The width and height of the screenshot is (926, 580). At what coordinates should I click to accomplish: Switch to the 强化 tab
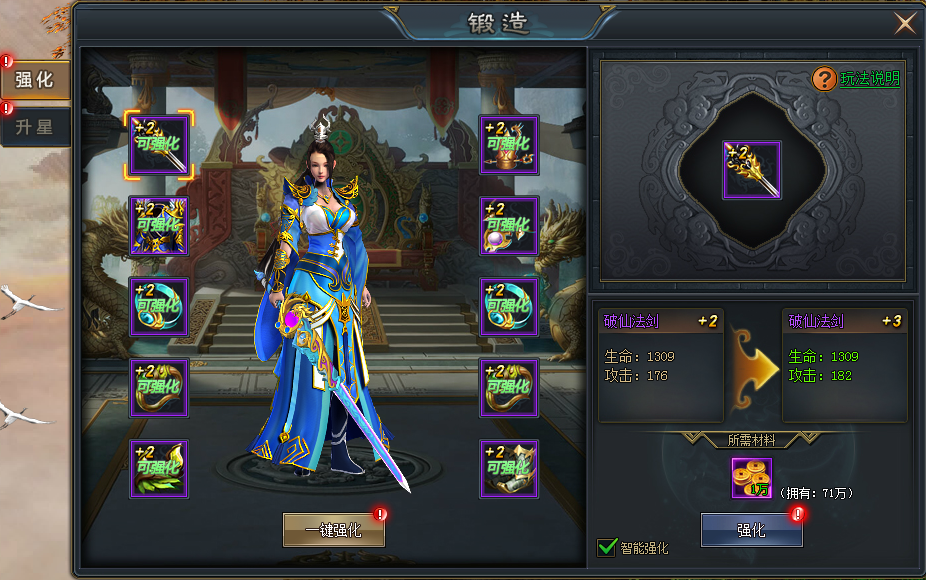35,79
